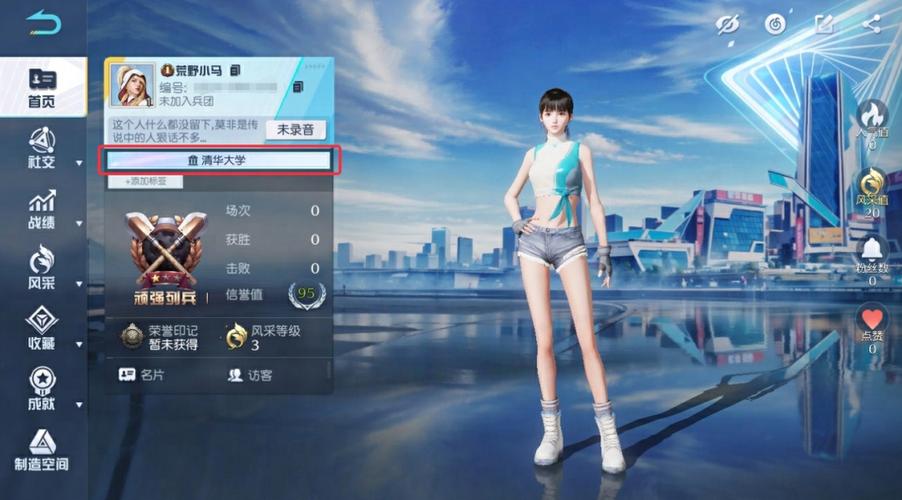Image resolution: width=902 pixels, height=500 pixels.
Task: Click 添加标签 to add a tag
Action: (x=144, y=181)
